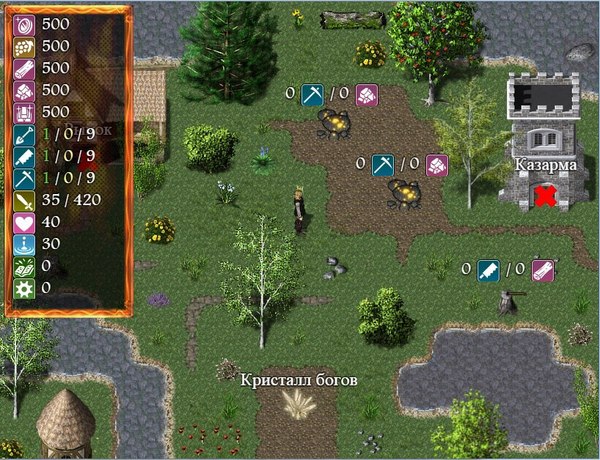
Task: Select the saw icon beside the log icon
Action: pyautogui.click(x=487, y=269)
